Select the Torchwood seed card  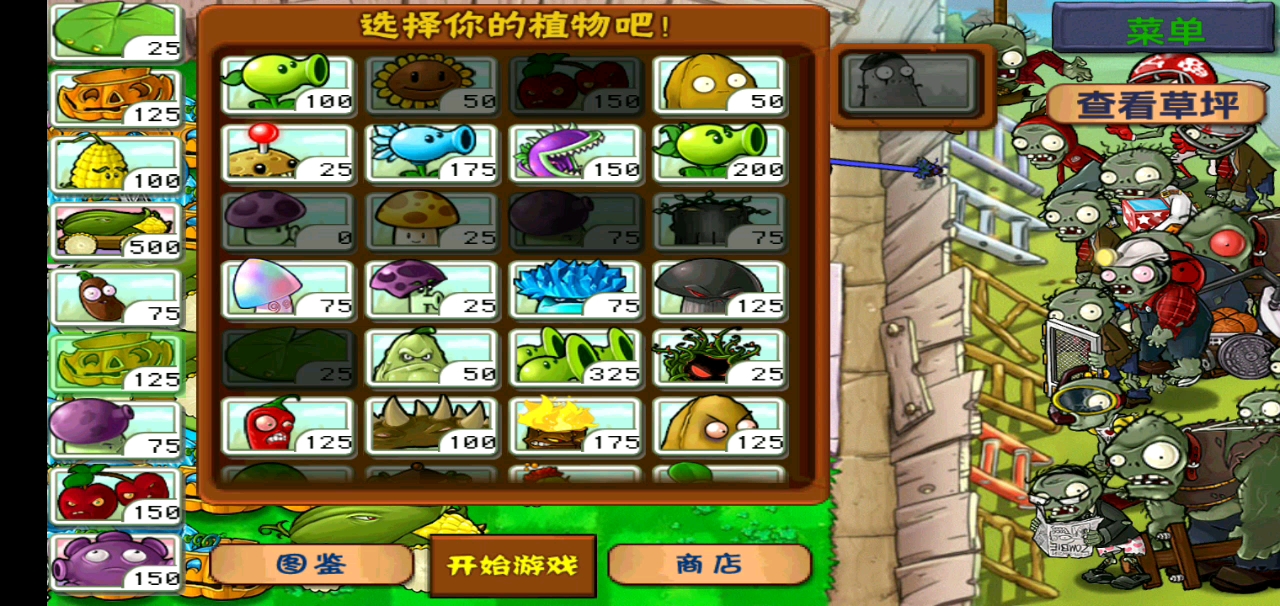coord(576,425)
